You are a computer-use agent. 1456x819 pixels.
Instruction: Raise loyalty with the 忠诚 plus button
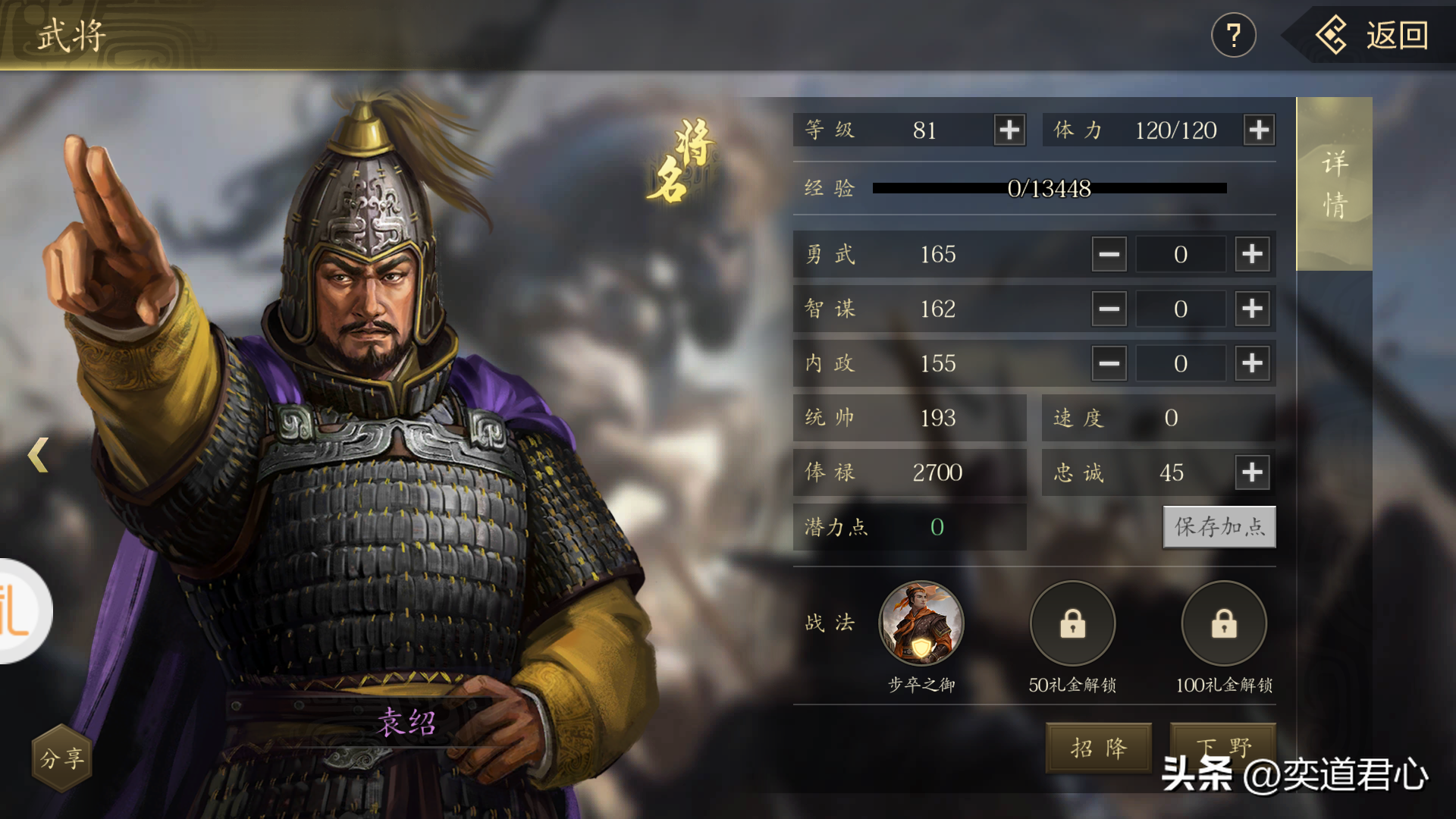click(x=1252, y=472)
